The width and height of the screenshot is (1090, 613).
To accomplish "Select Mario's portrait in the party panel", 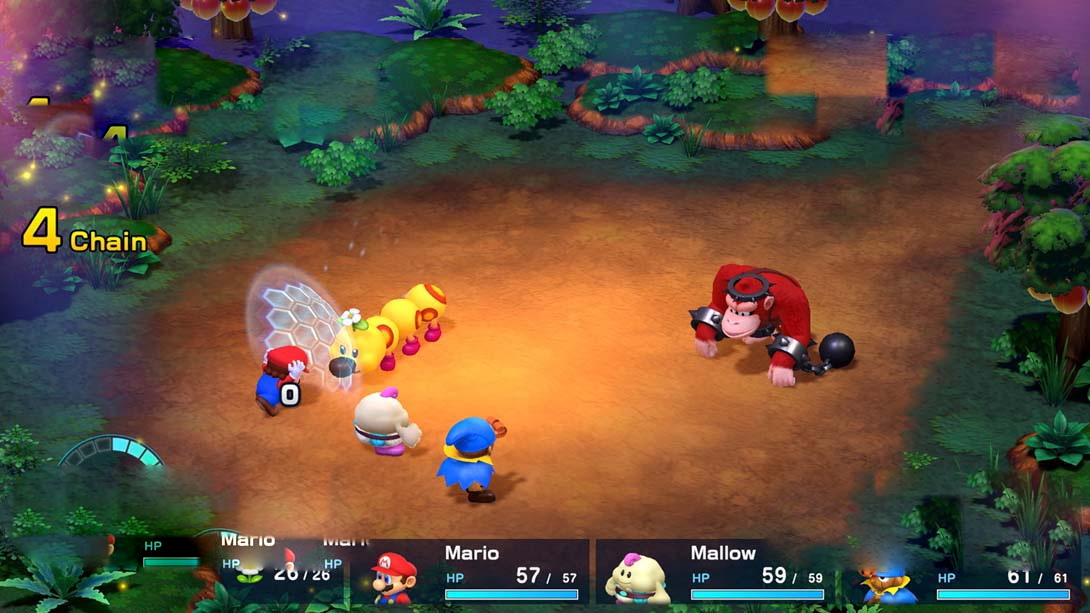I will [393, 577].
